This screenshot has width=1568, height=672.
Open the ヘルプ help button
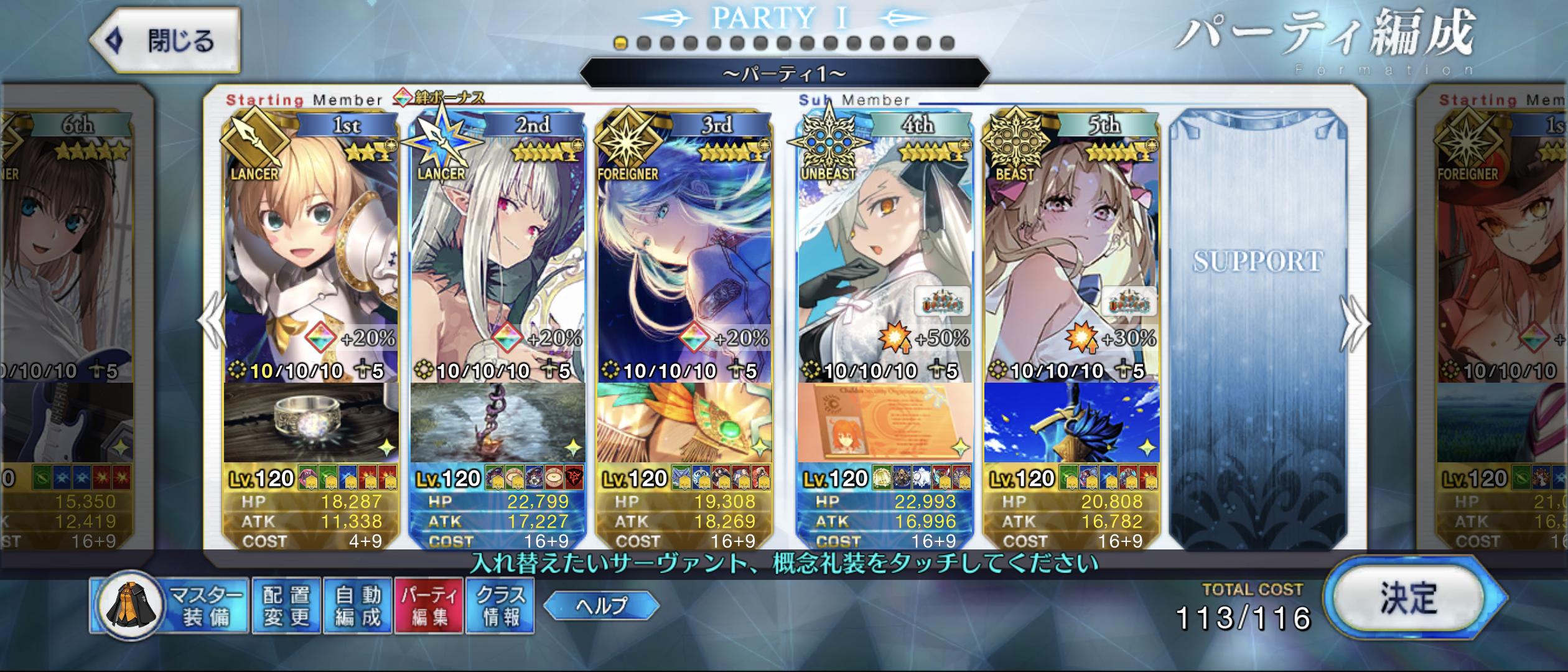click(x=601, y=605)
